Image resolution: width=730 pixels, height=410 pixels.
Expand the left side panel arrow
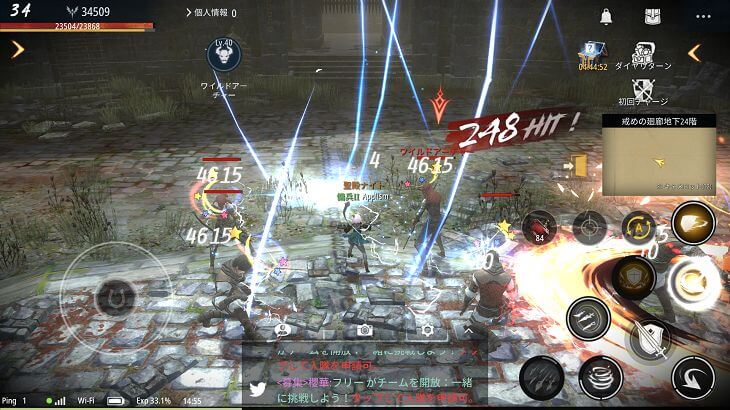pos(17,49)
